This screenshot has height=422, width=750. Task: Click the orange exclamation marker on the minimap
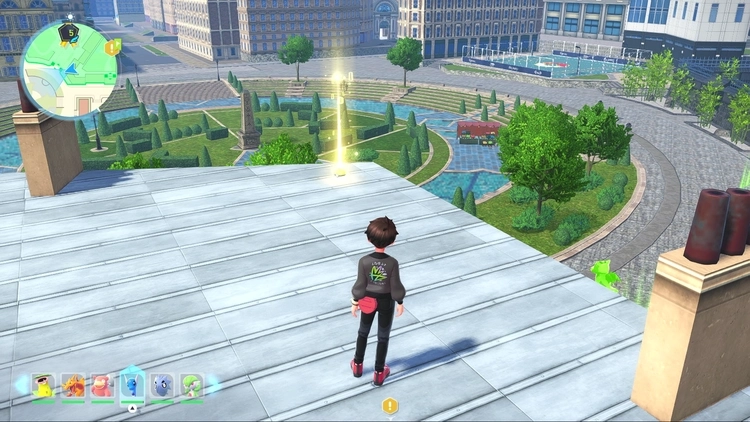coord(113,46)
